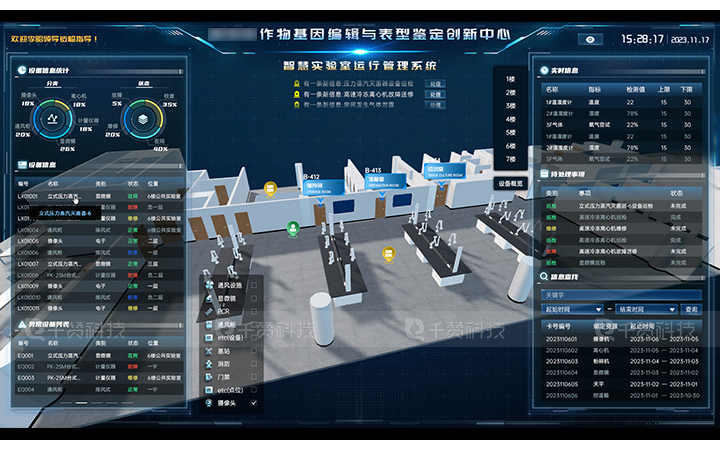The height and width of the screenshot is (450, 720).
Task: Click the 关键字 keyword search field
Action: 622,295
